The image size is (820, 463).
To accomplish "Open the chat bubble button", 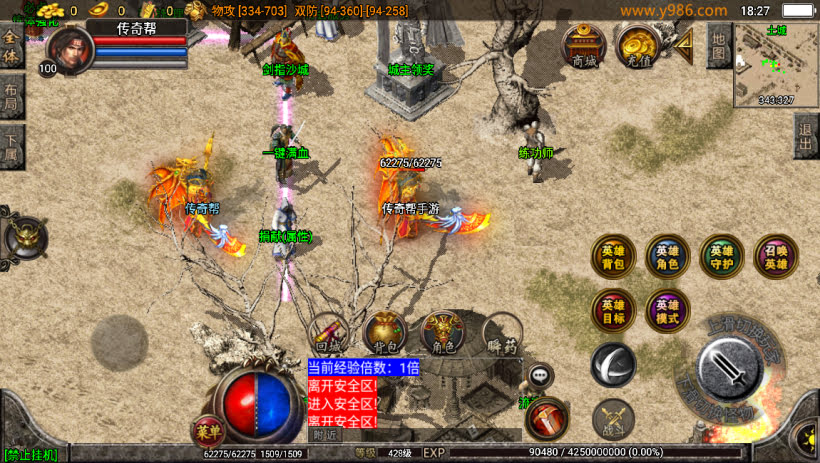I will click(541, 376).
